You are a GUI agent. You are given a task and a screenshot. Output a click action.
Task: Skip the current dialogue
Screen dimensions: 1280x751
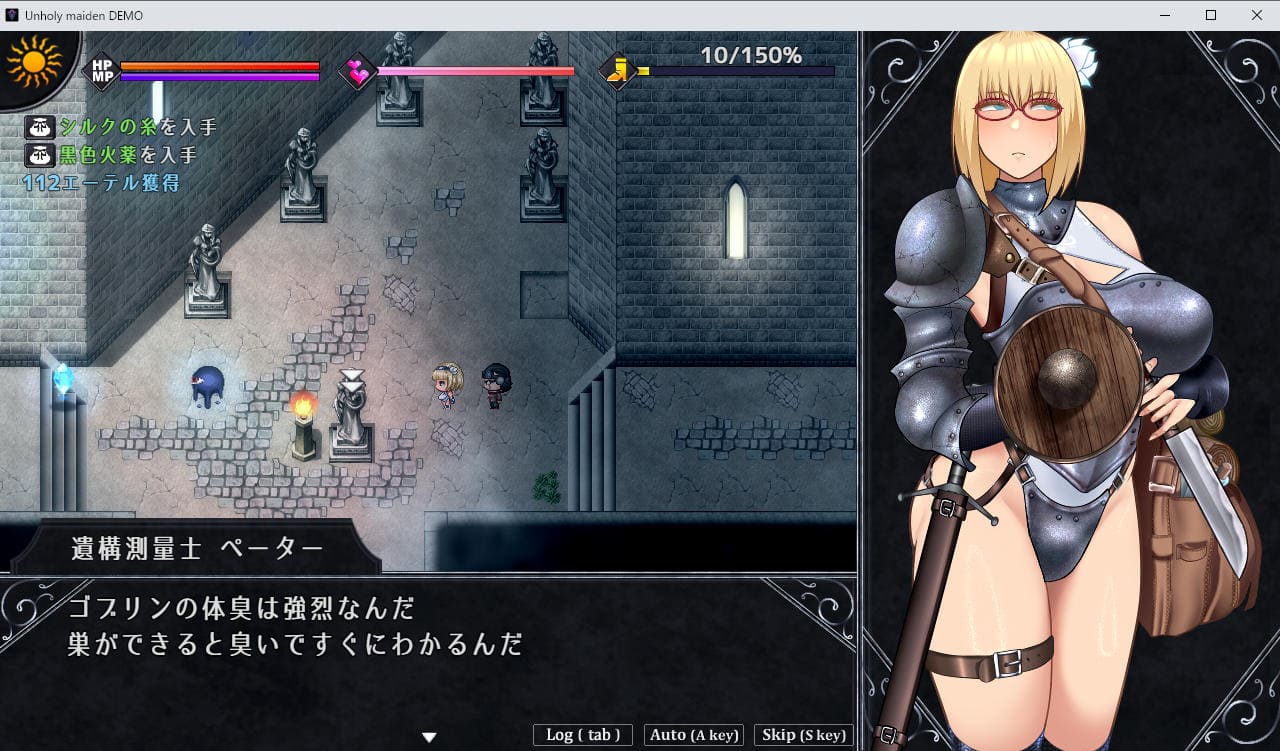[x=803, y=735]
